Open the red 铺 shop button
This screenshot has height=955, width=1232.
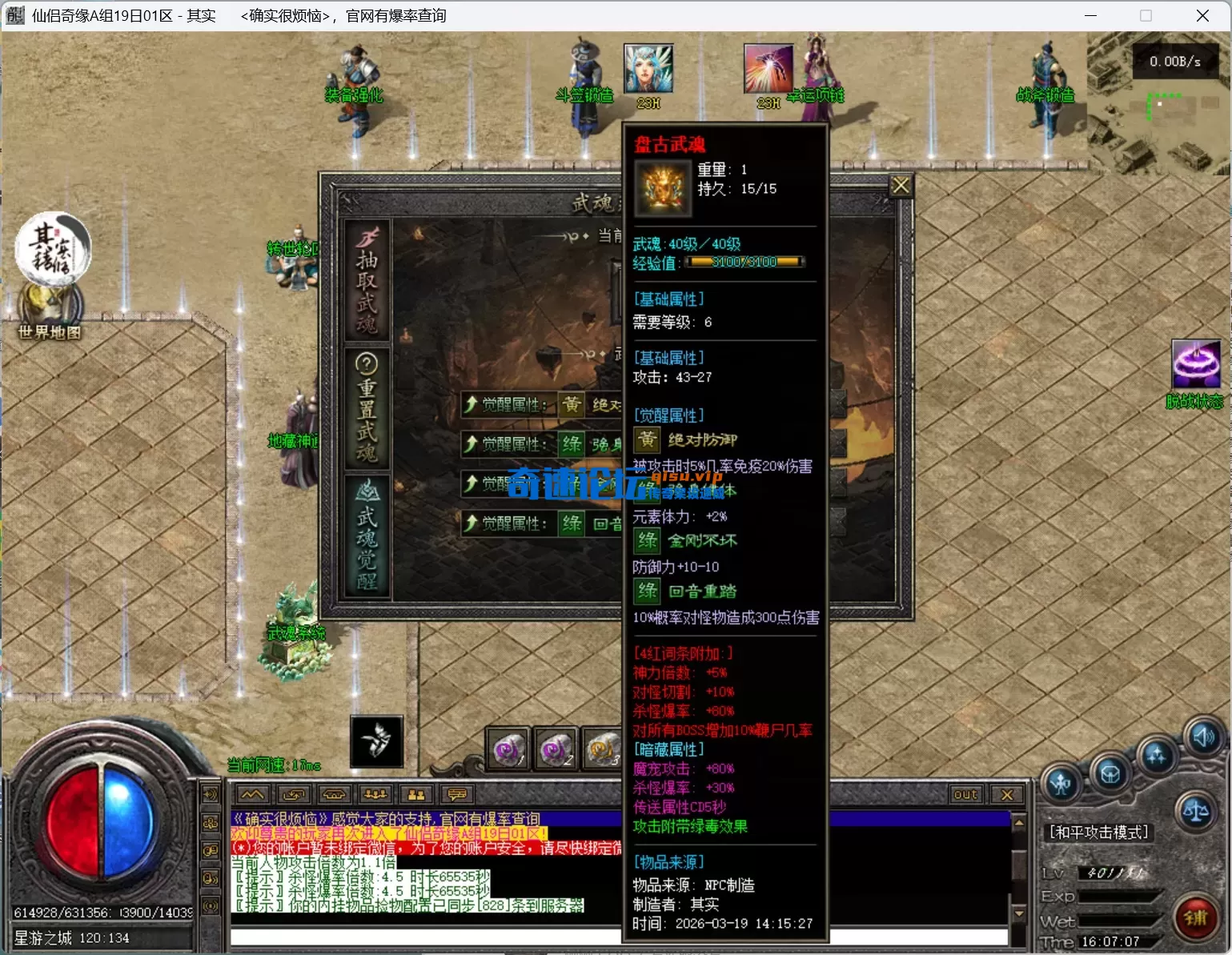[1196, 917]
